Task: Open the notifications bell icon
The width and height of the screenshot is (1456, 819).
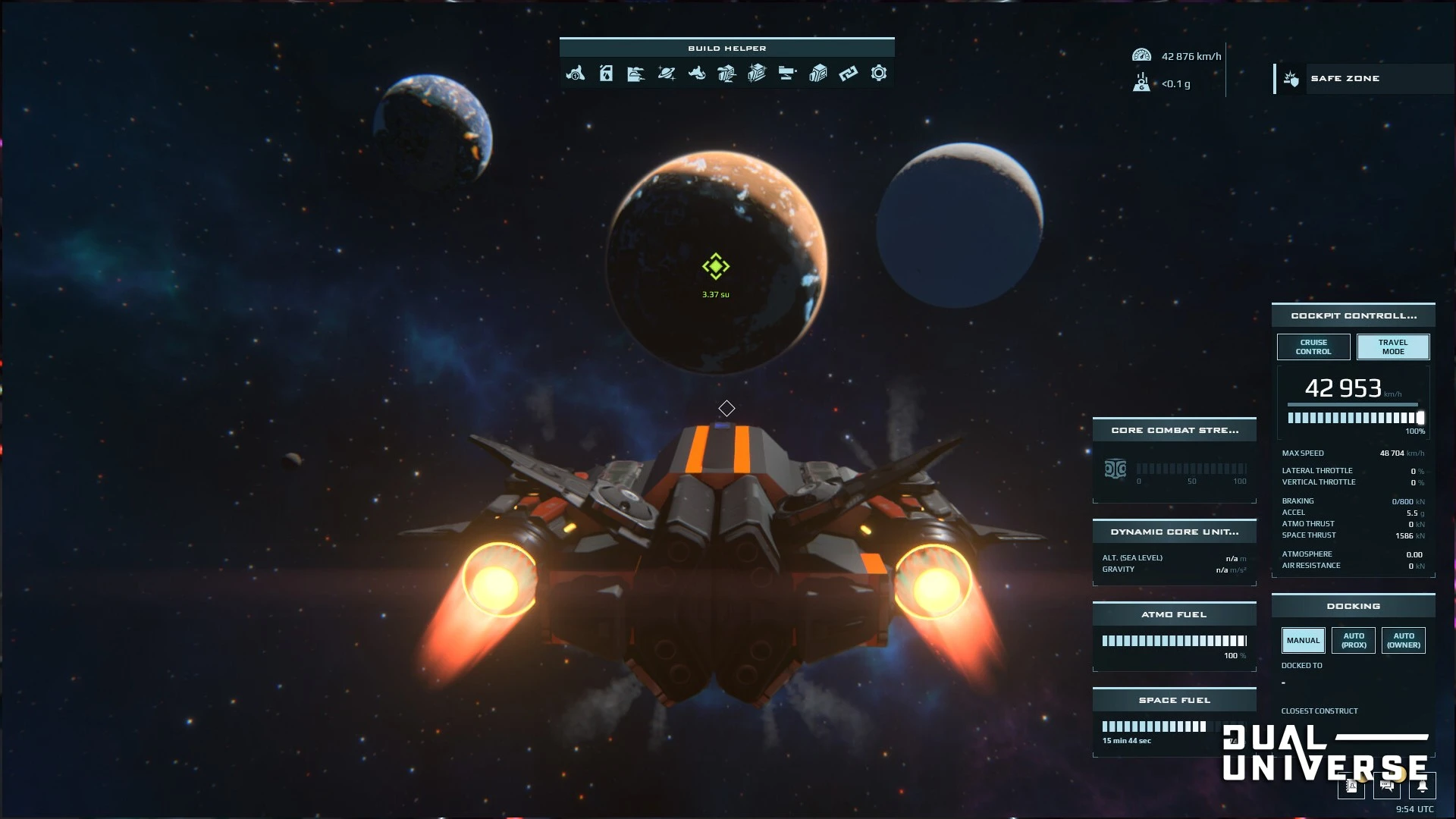Action: pyautogui.click(x=1422, y=786)
